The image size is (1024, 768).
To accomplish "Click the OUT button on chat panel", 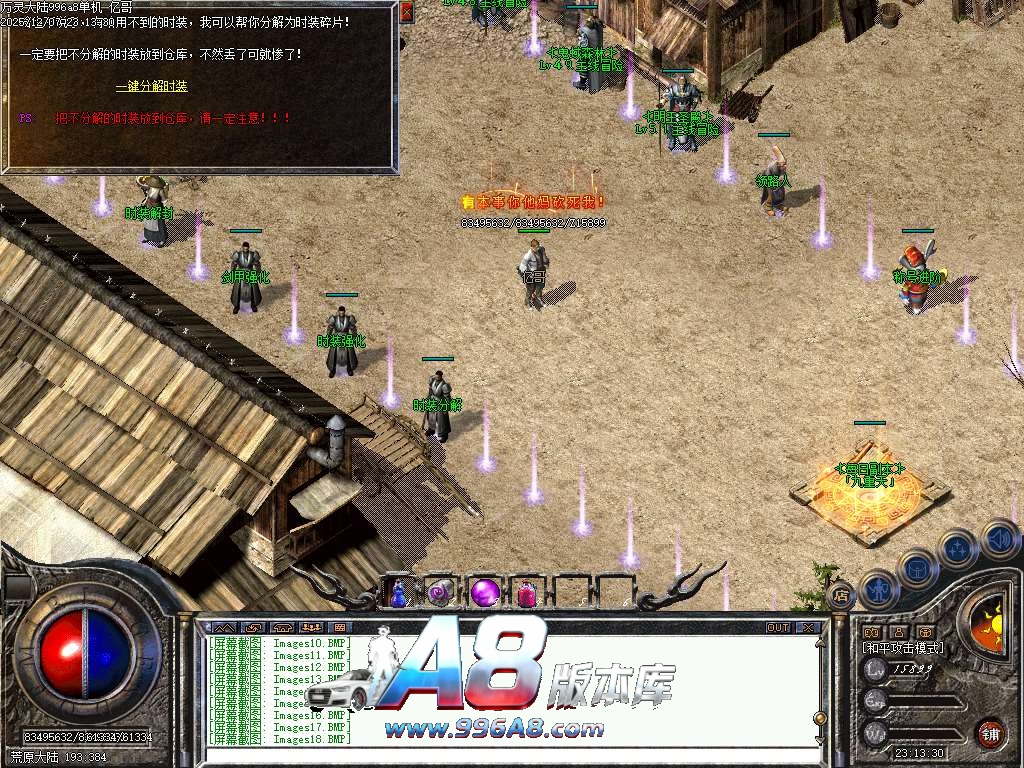I will [x=777, y=628].
